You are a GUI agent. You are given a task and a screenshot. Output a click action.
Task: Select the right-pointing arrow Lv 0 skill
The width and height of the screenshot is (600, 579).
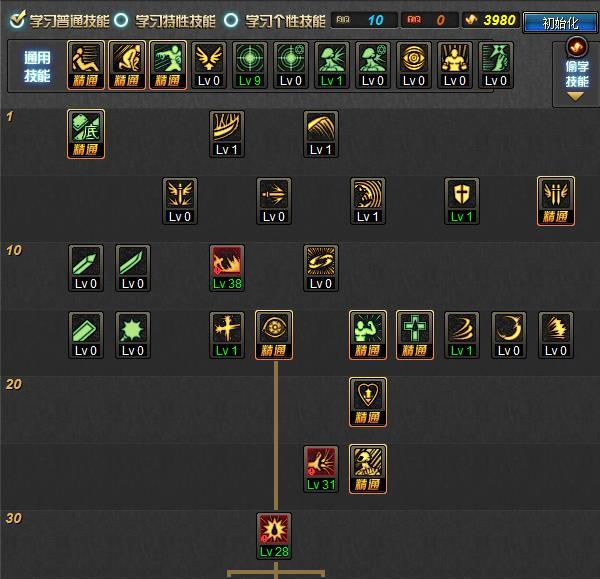point(274,200)
